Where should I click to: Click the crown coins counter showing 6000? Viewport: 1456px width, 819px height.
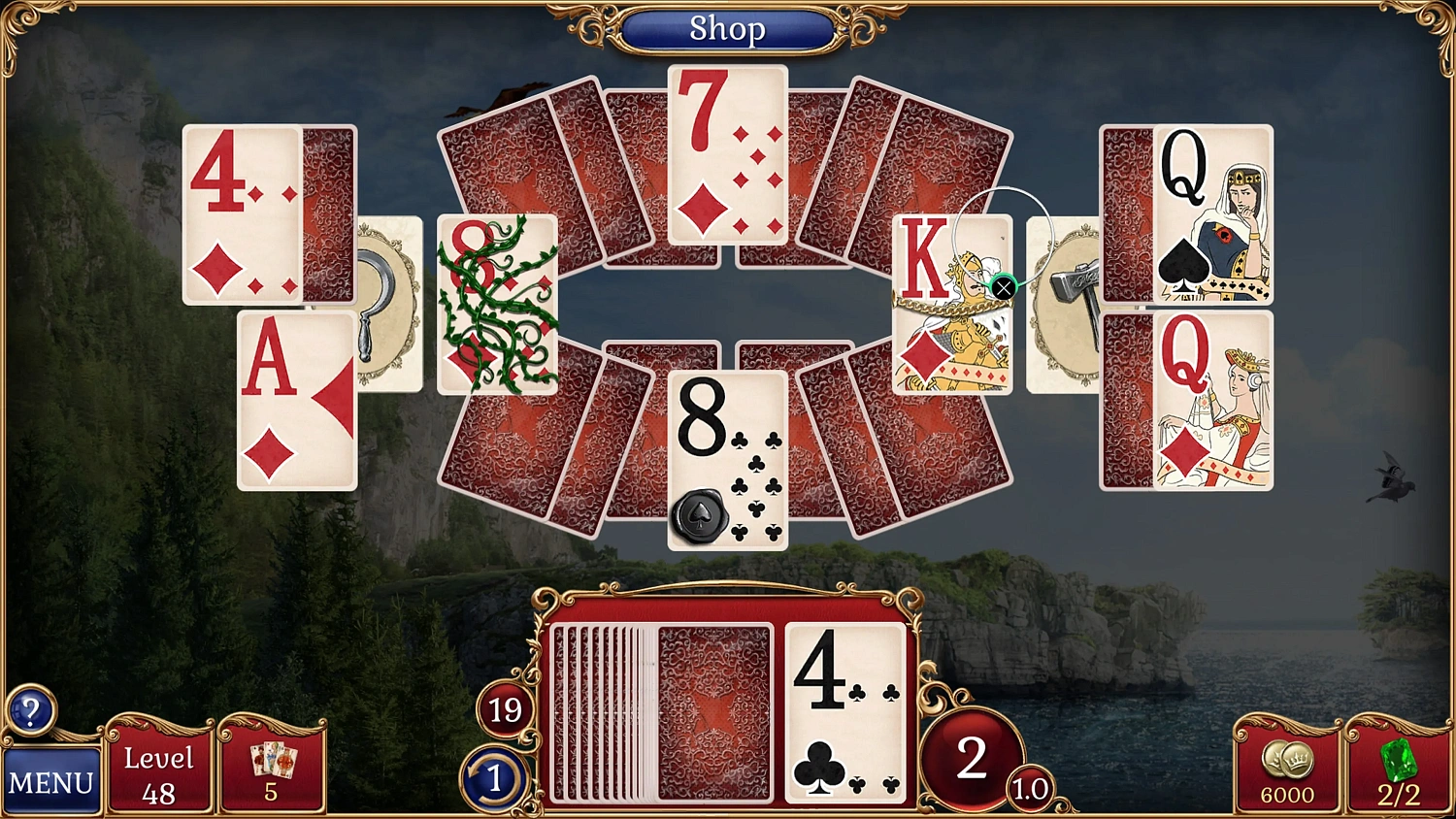pyautogui.click(x=1286, y=771)
